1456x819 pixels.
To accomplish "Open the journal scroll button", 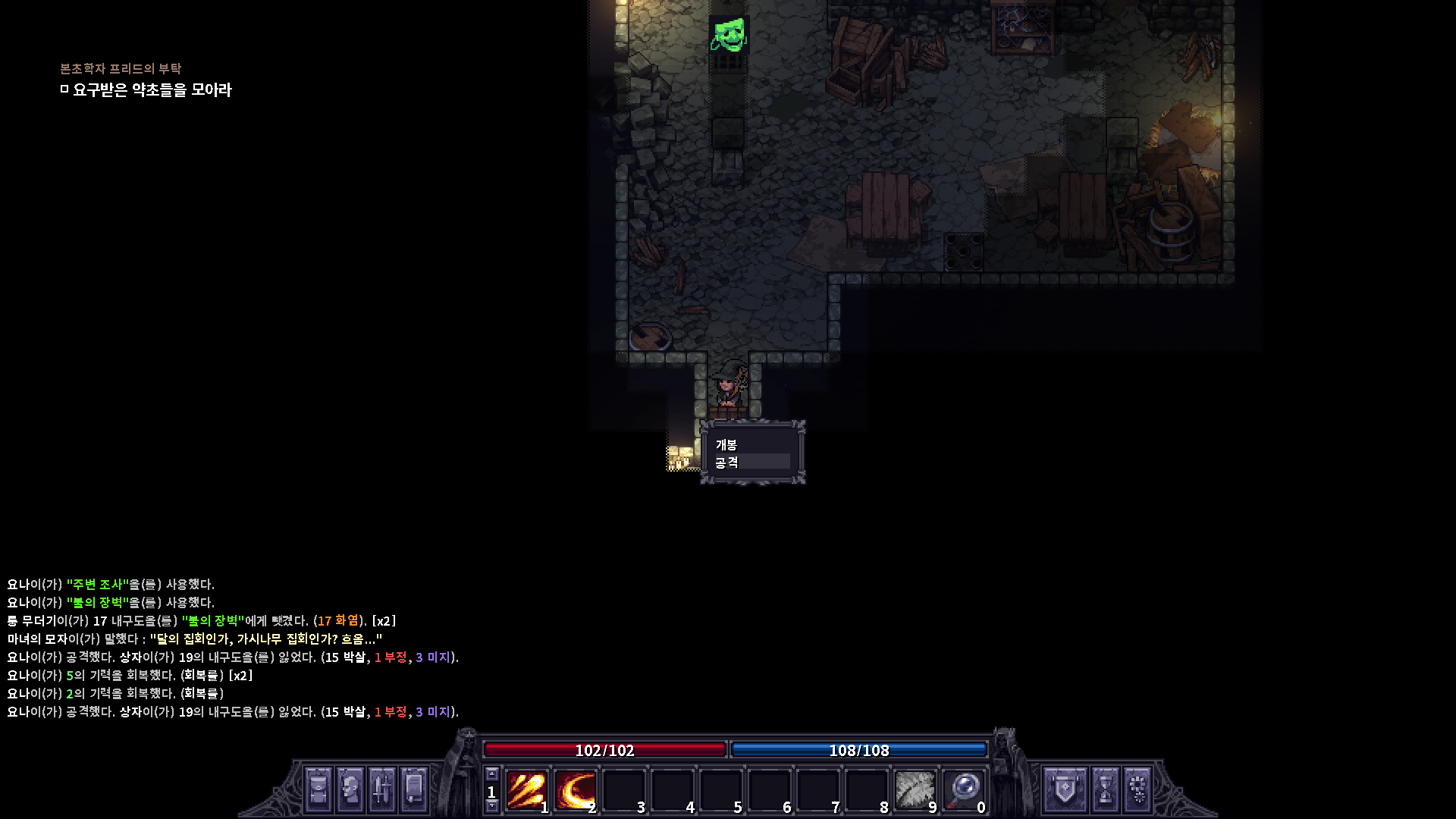I will coord(414,789).
